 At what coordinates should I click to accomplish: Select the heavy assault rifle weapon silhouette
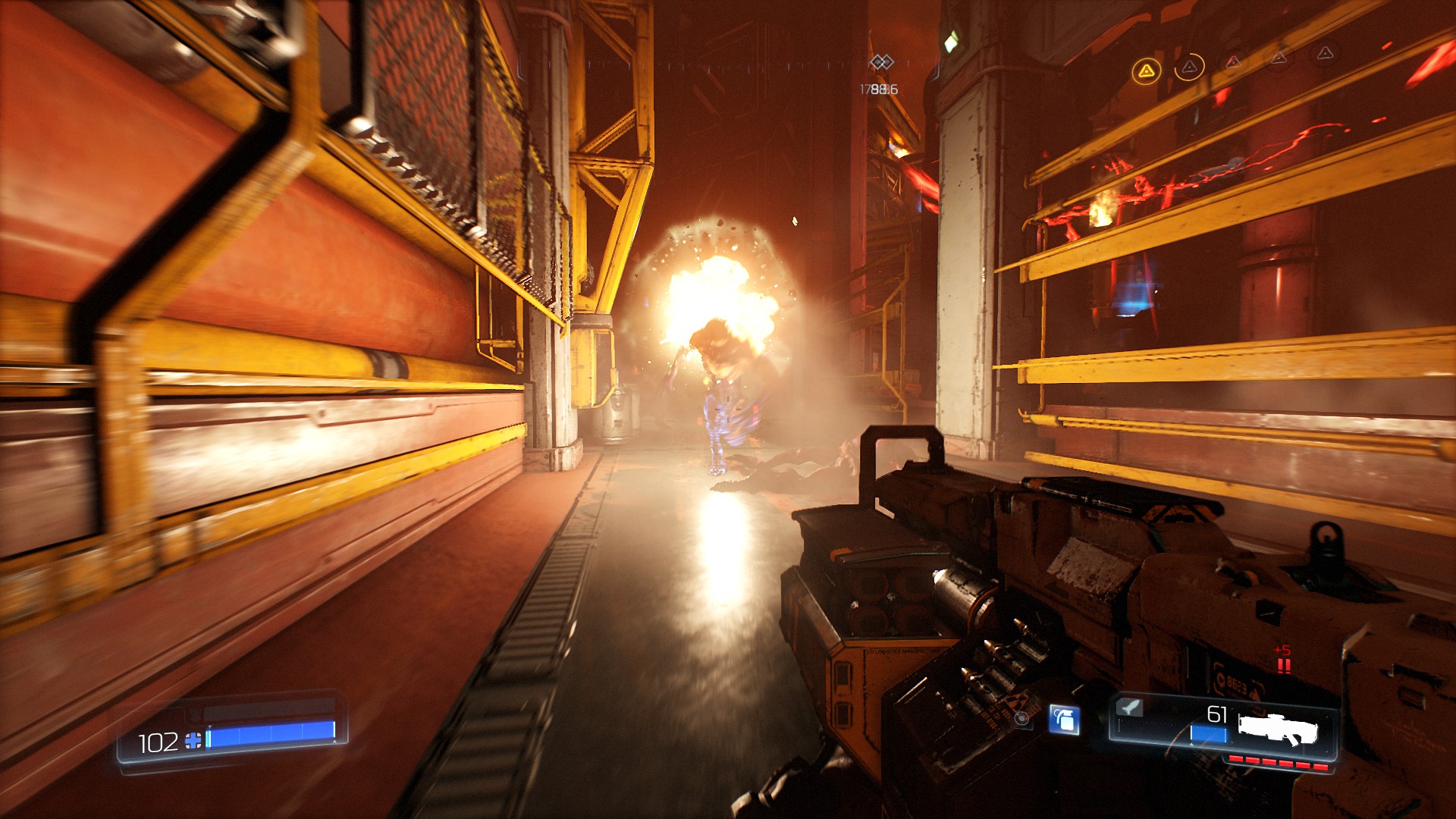tap(1278, 729)
